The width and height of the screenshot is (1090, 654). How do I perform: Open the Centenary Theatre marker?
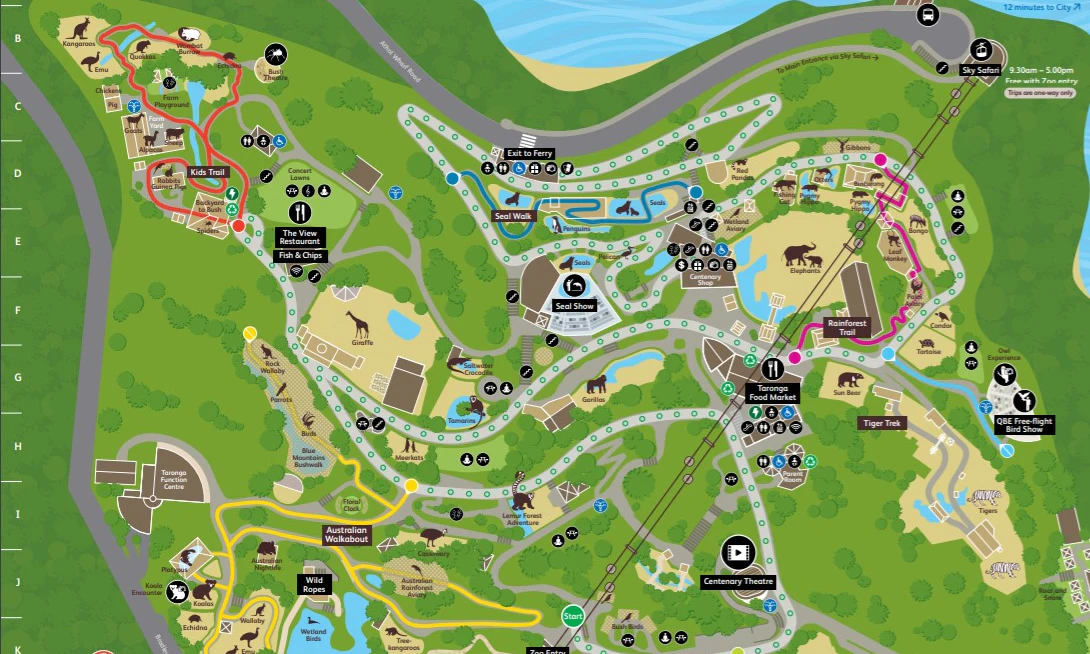point(737,552)
